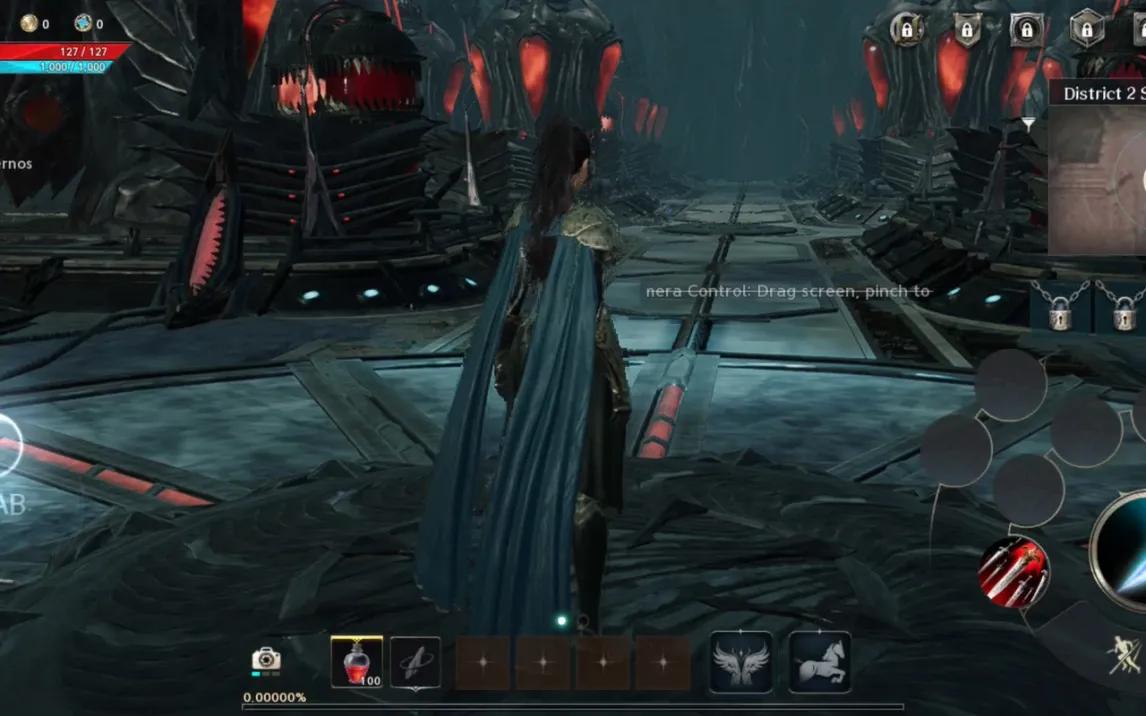Trigger the red swords skill
The width and height of the screenshot is (1146, 716).
1014,572
